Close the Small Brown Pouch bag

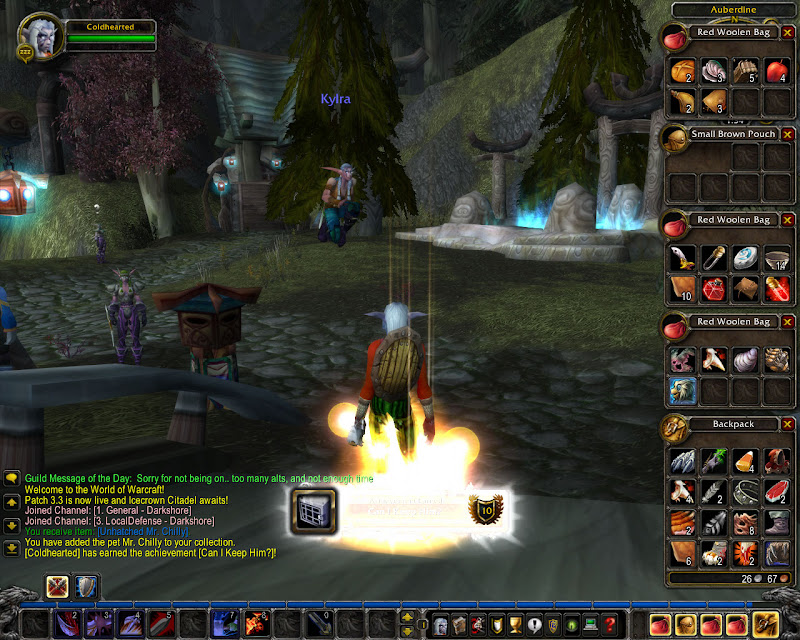[787, 134]
